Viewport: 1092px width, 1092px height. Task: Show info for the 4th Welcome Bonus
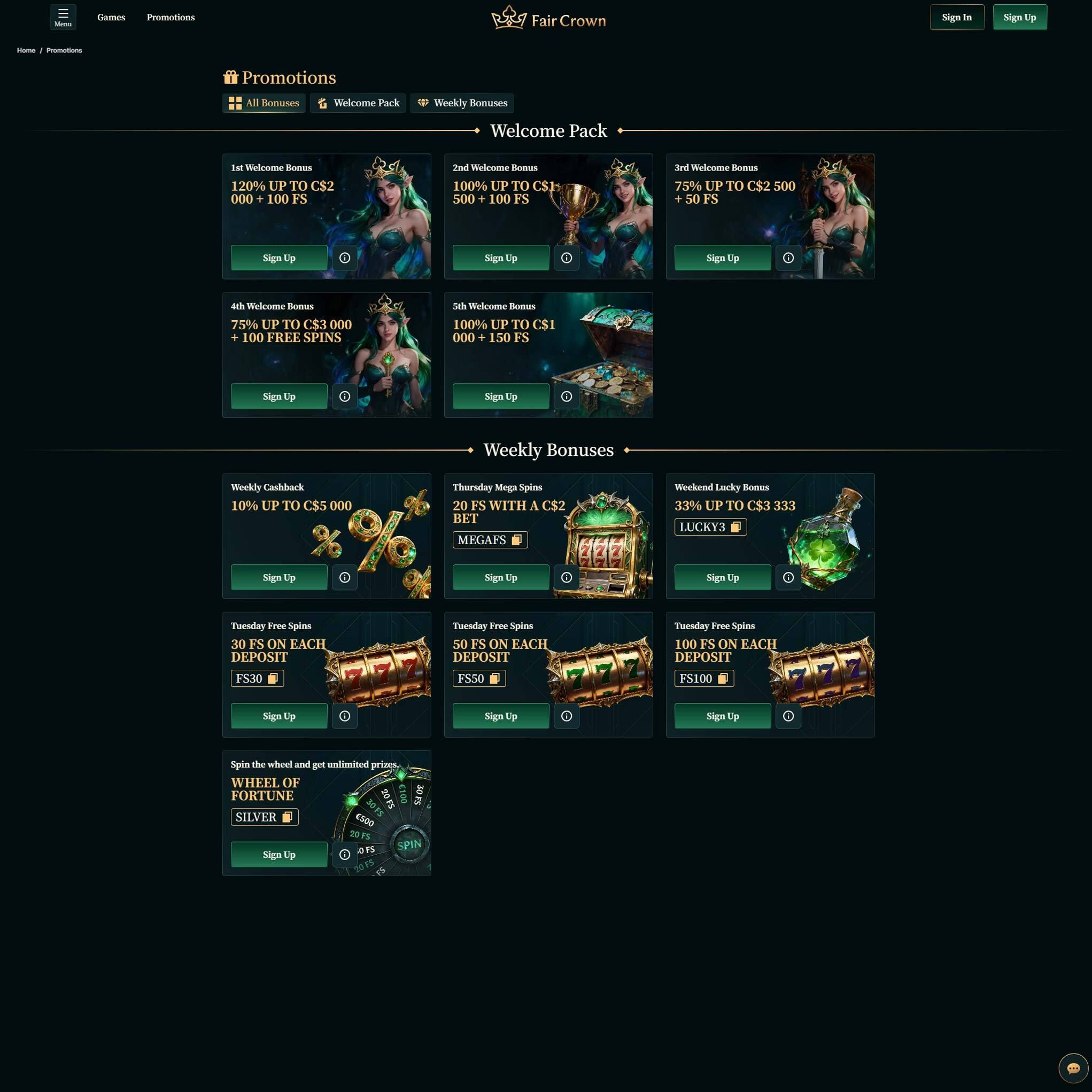pyautogui.click(x=344, y=396)
